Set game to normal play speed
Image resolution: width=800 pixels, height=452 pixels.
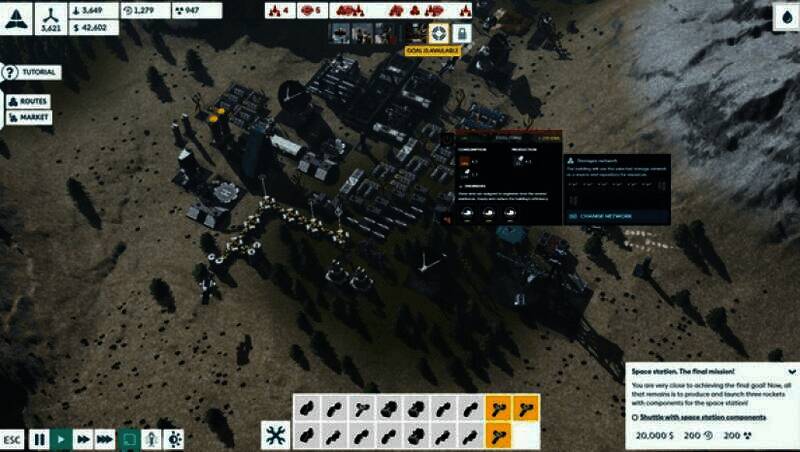click(x=61, y=439)
